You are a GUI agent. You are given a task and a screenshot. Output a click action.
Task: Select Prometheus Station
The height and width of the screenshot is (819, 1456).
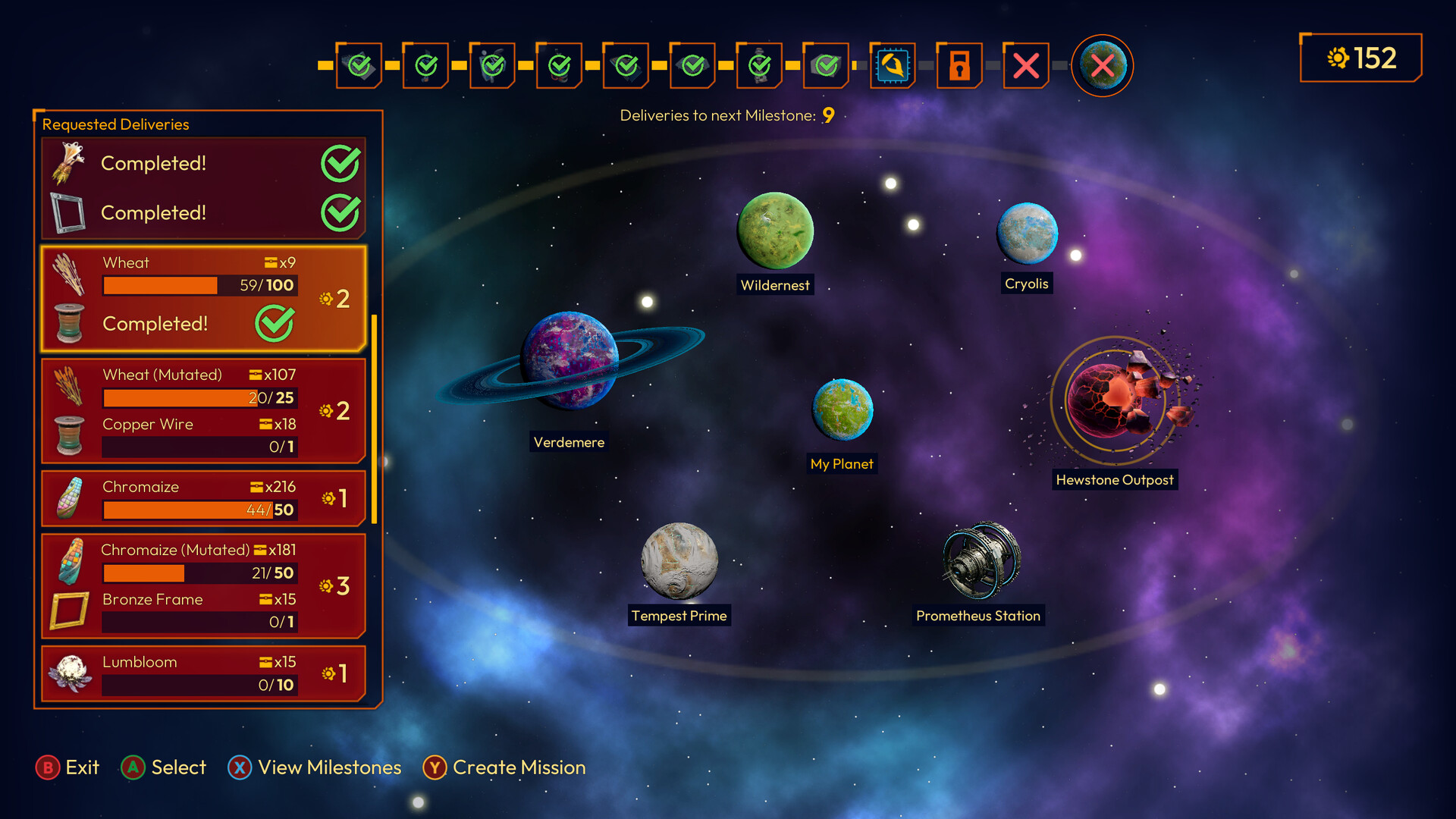pyautogui.click(x=981, y=560)
